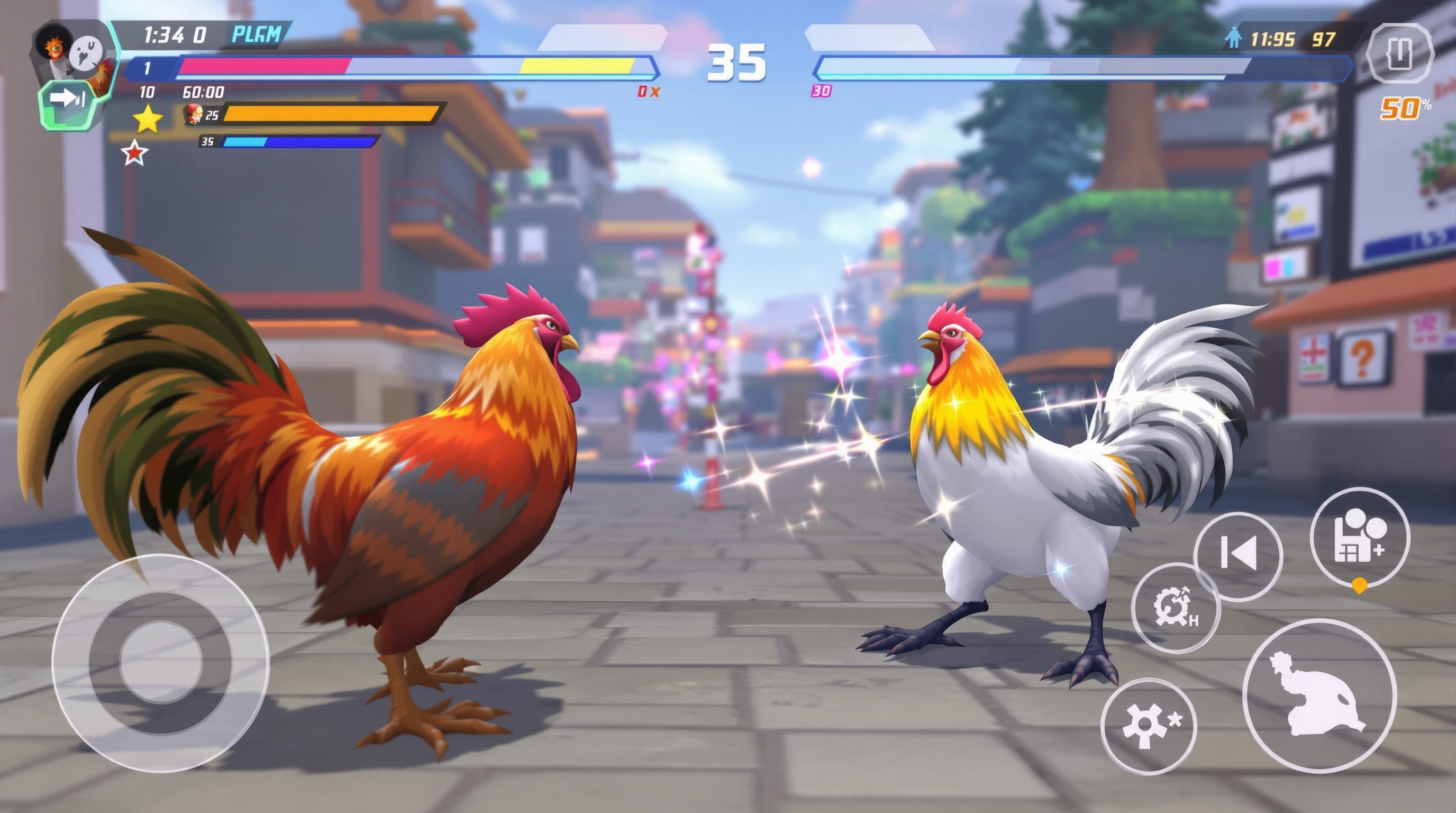This screenshot has width=1456, height=813.
Task: Click the yellow star icon
Action: tap(148, 119)
